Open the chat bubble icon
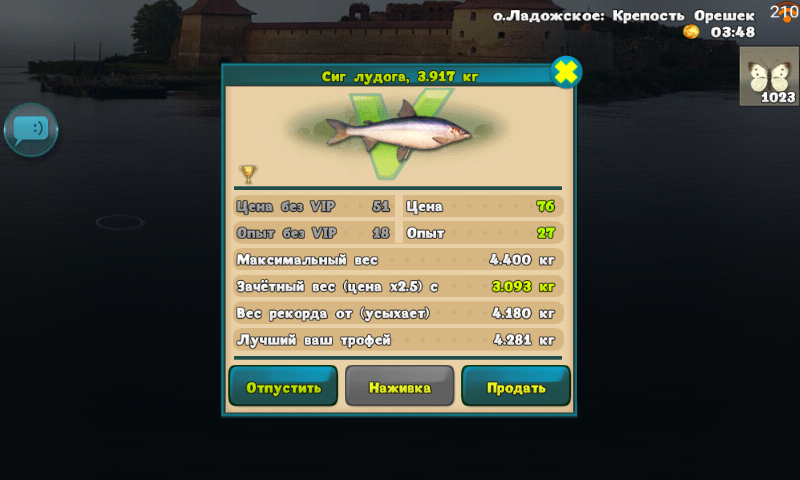 31,129
